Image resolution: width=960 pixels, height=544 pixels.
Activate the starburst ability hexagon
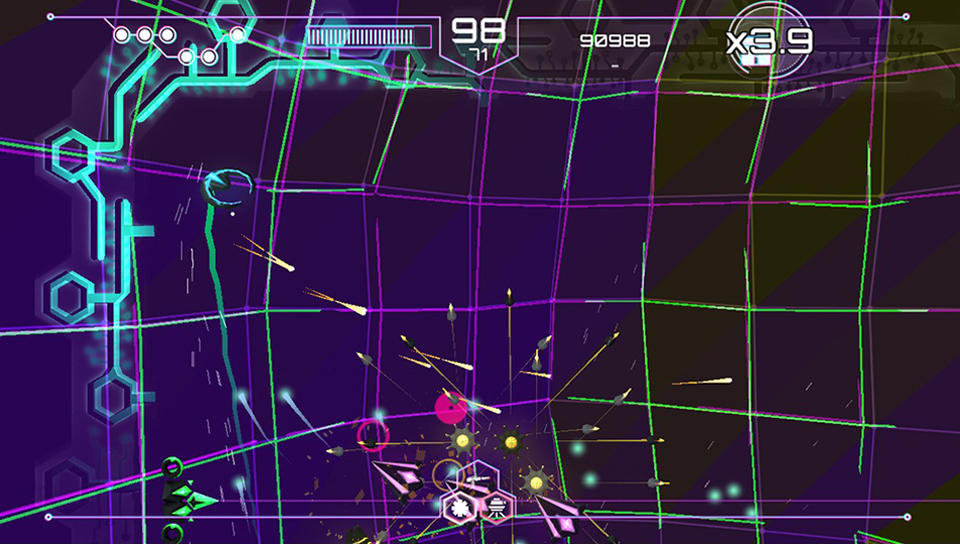460,508
